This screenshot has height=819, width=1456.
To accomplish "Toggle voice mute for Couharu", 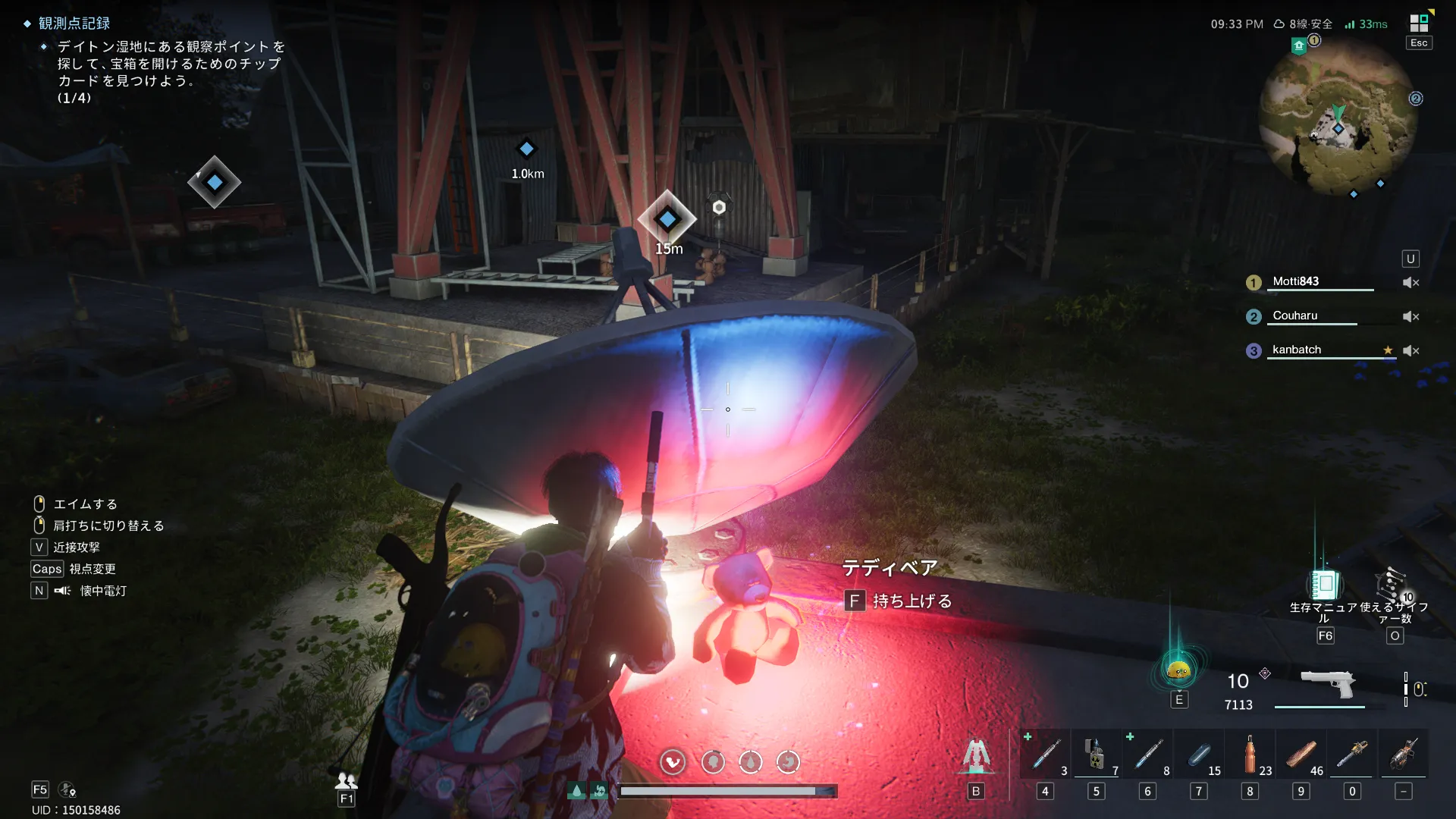I will (x=1410, y=316).
